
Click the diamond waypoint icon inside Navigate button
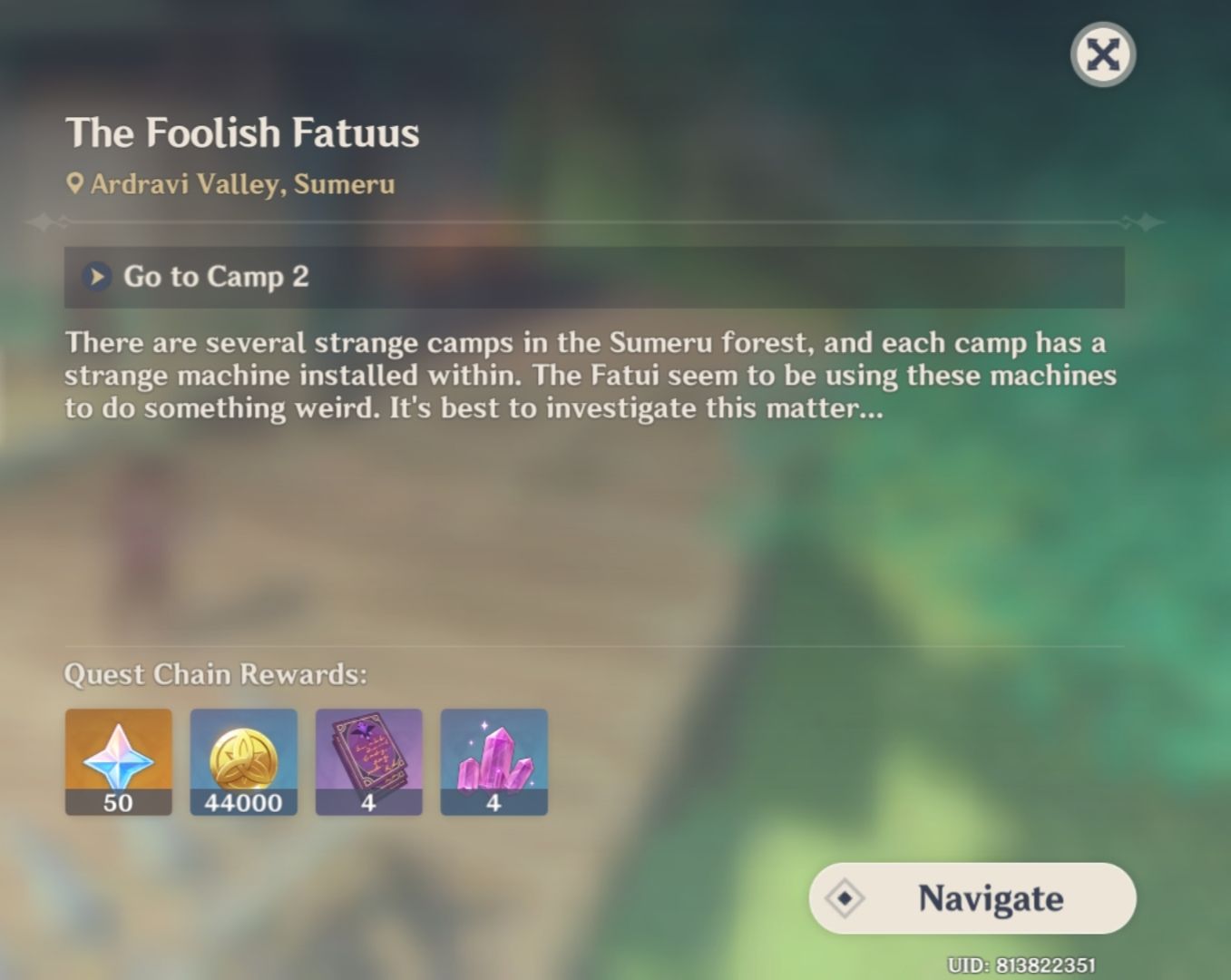845,899
